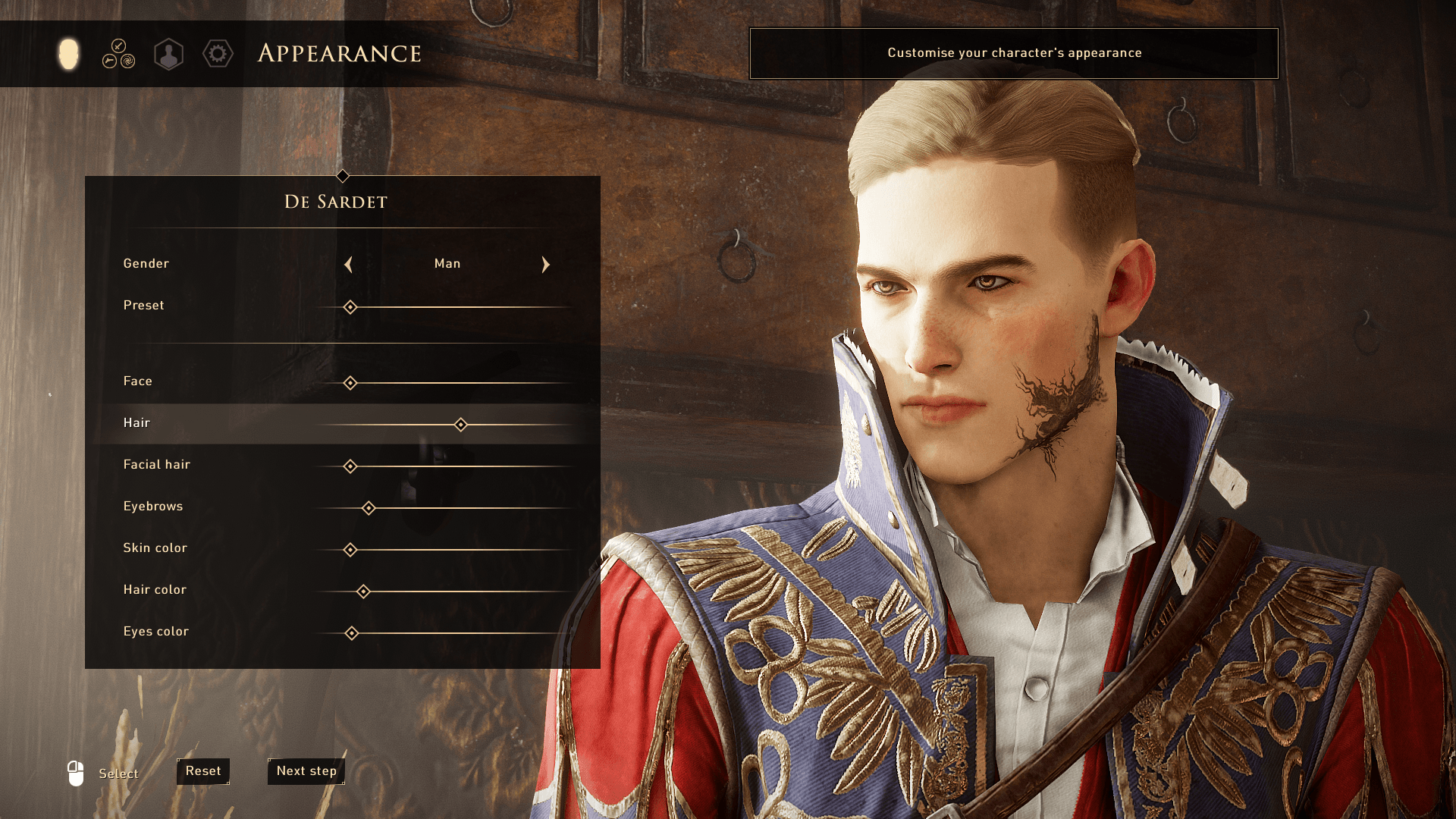Change the Skin color slider handle
1456x819 pixels.
(x=350, y=550)
